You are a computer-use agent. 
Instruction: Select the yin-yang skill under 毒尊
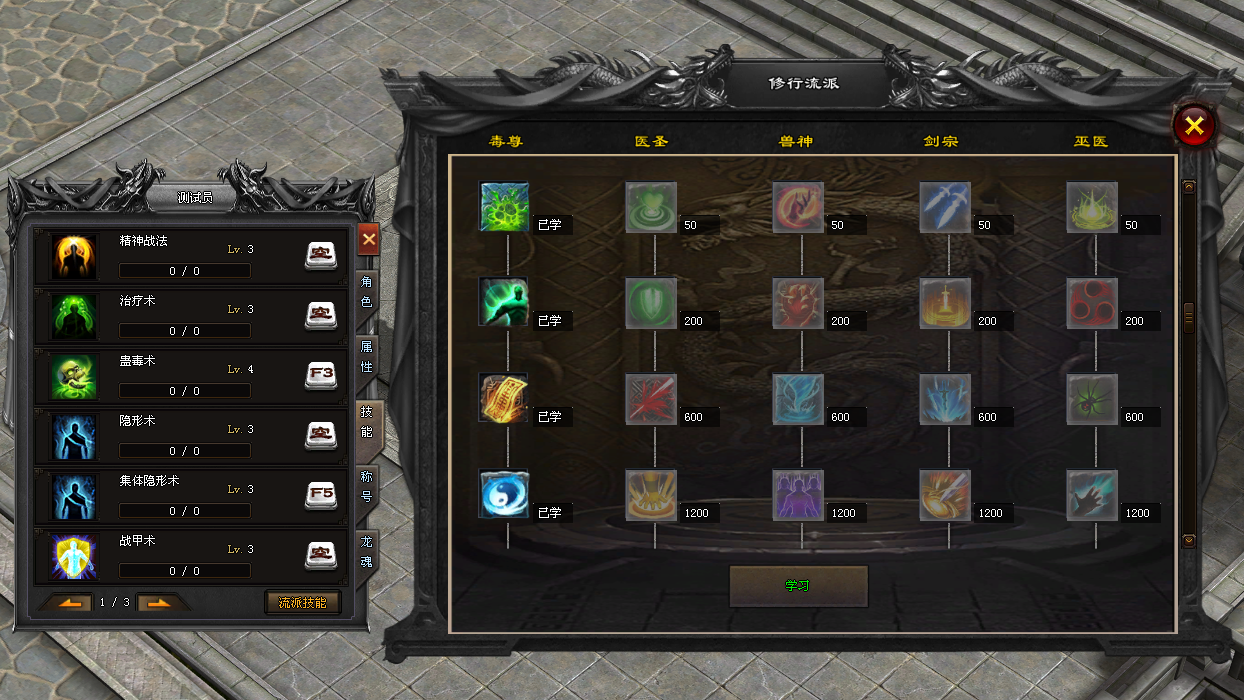[504, 495]
